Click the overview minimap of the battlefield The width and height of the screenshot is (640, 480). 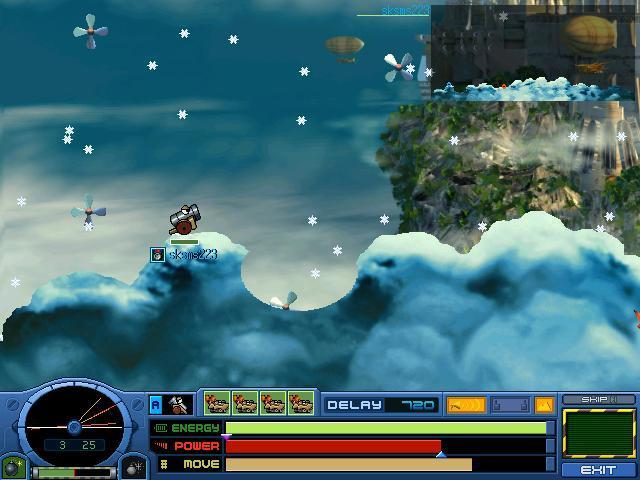pyautogui.click(x=535, y=50)
